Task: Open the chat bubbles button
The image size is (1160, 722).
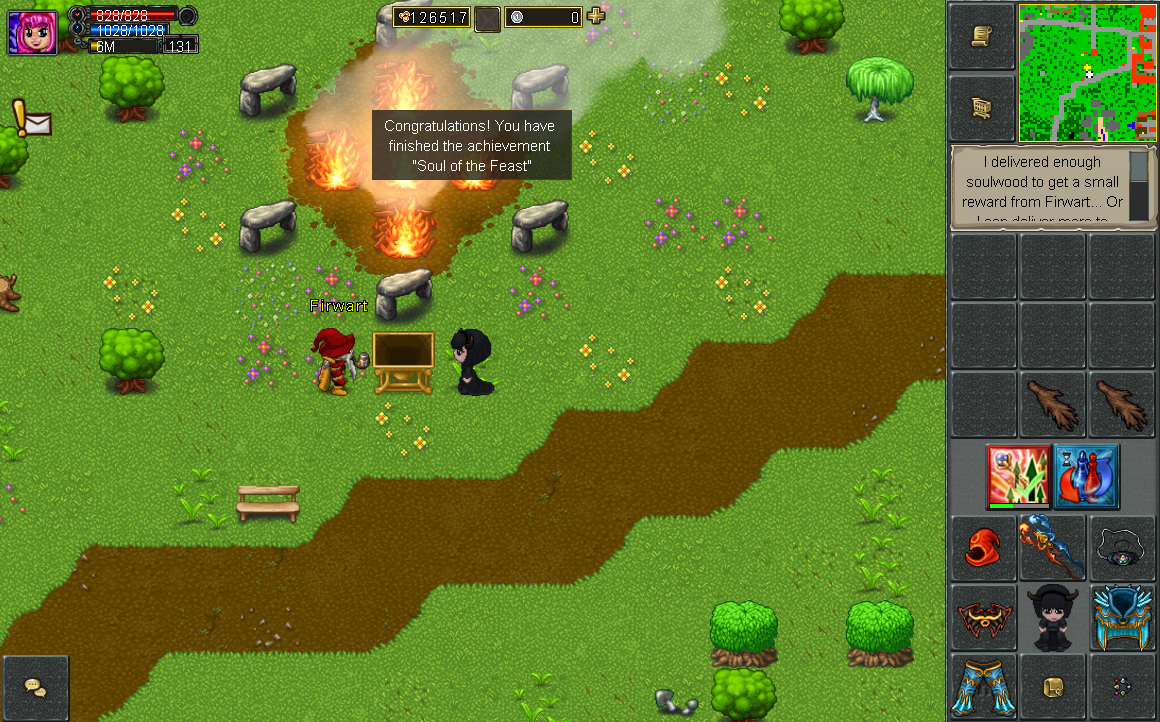Action: coord(36,688)
